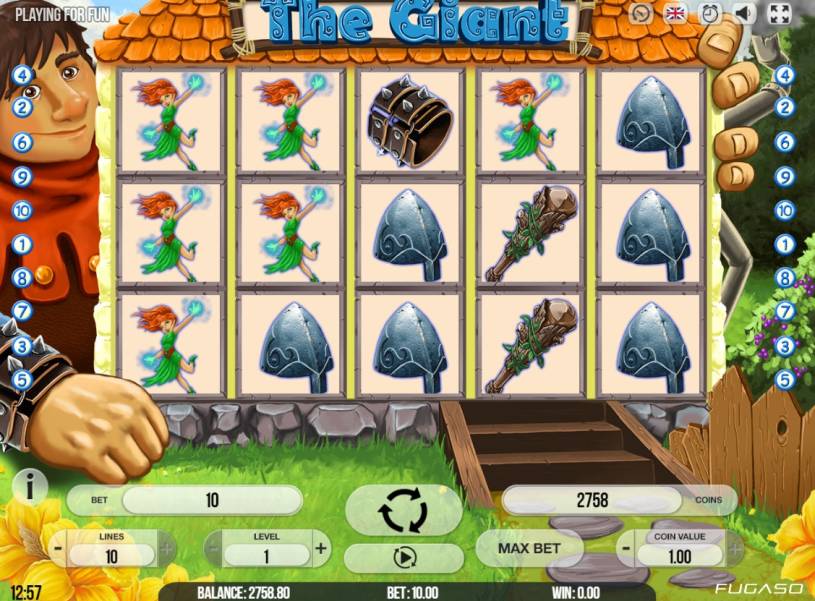815x601 pixels.
Task: Decrease the coin value
Action: pos(624,549)
